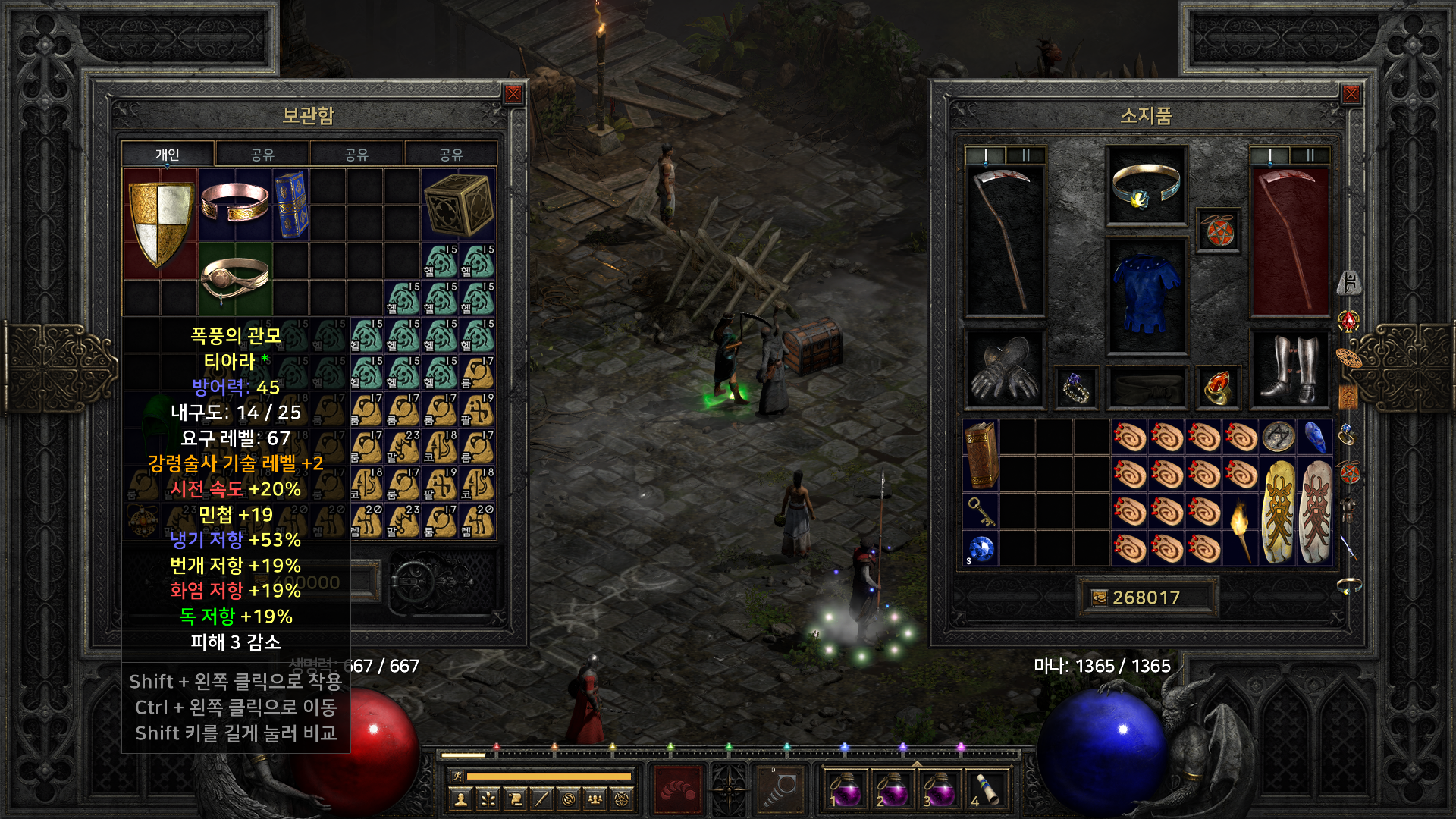Image resolution: width=1456 pixels, height=819 pixels.
Task: Close the stash panel
Action: coord(513,94)
